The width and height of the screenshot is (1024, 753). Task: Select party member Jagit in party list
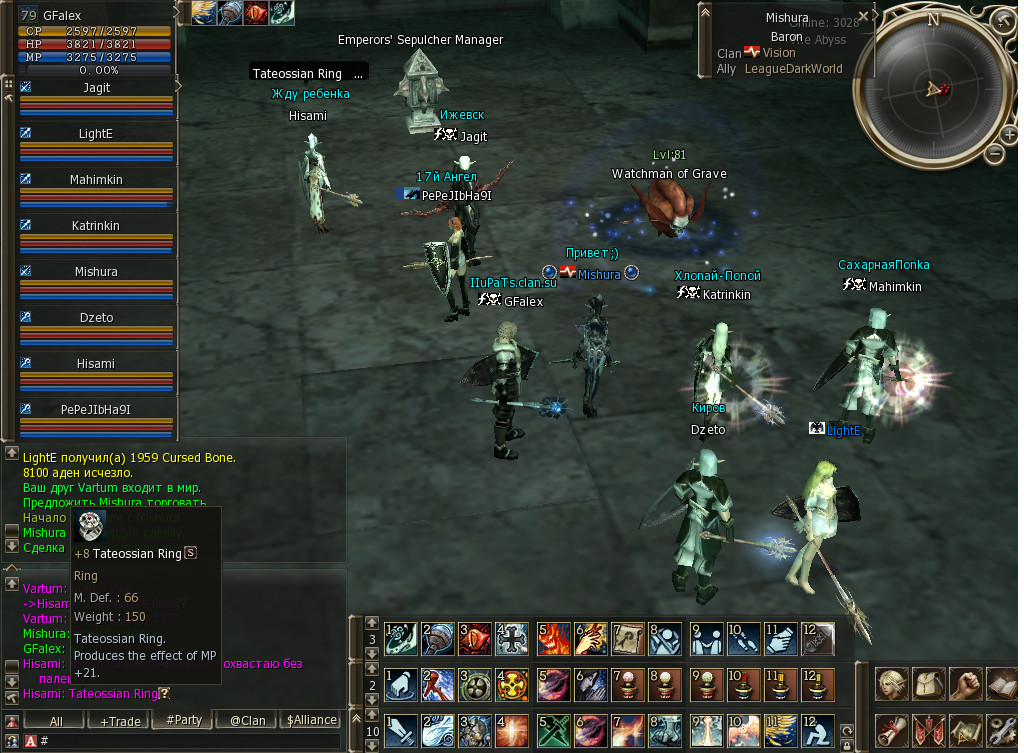pyautogui.click(x=96, y=88)
